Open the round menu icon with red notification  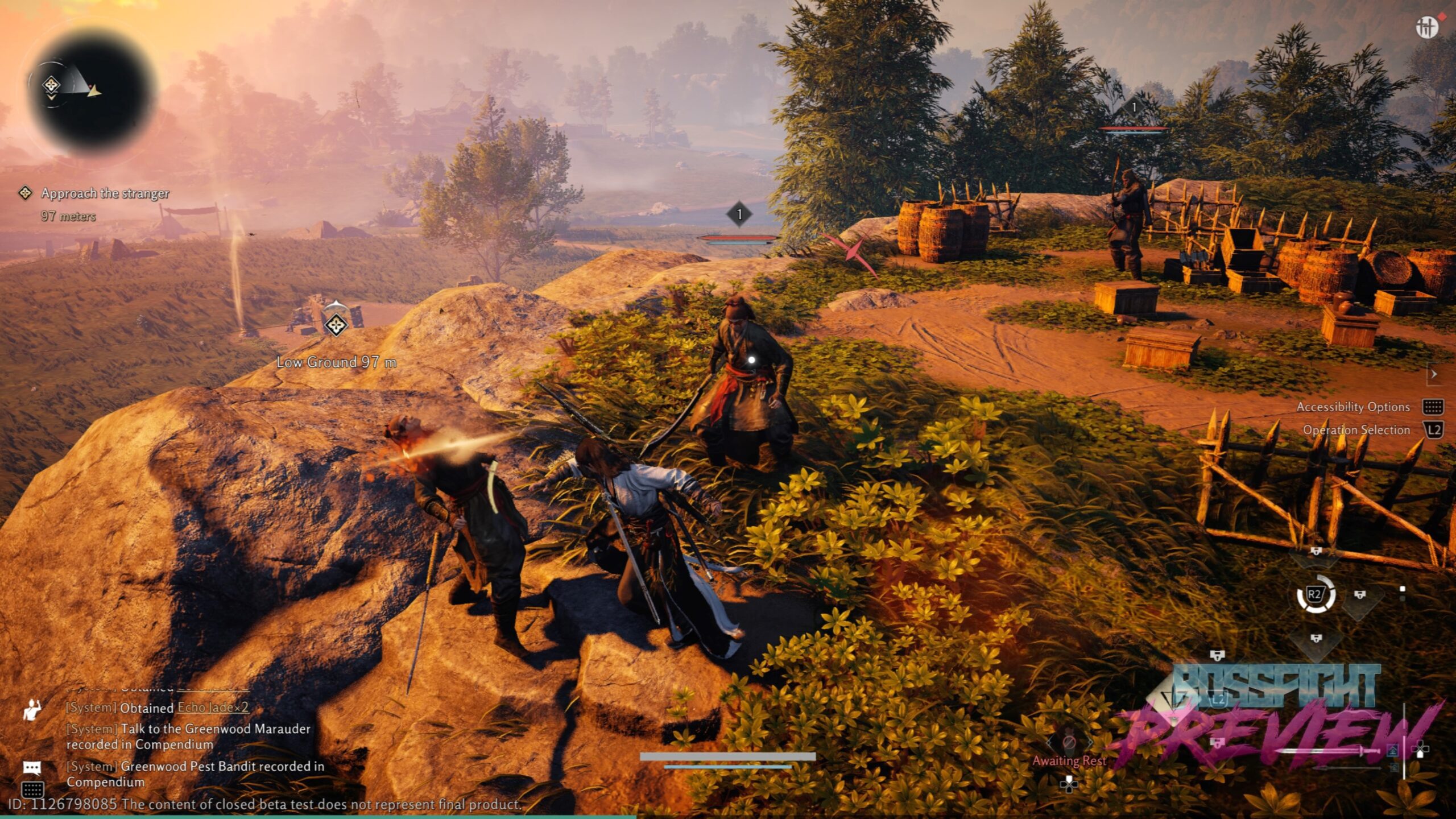pos(1426,27)
